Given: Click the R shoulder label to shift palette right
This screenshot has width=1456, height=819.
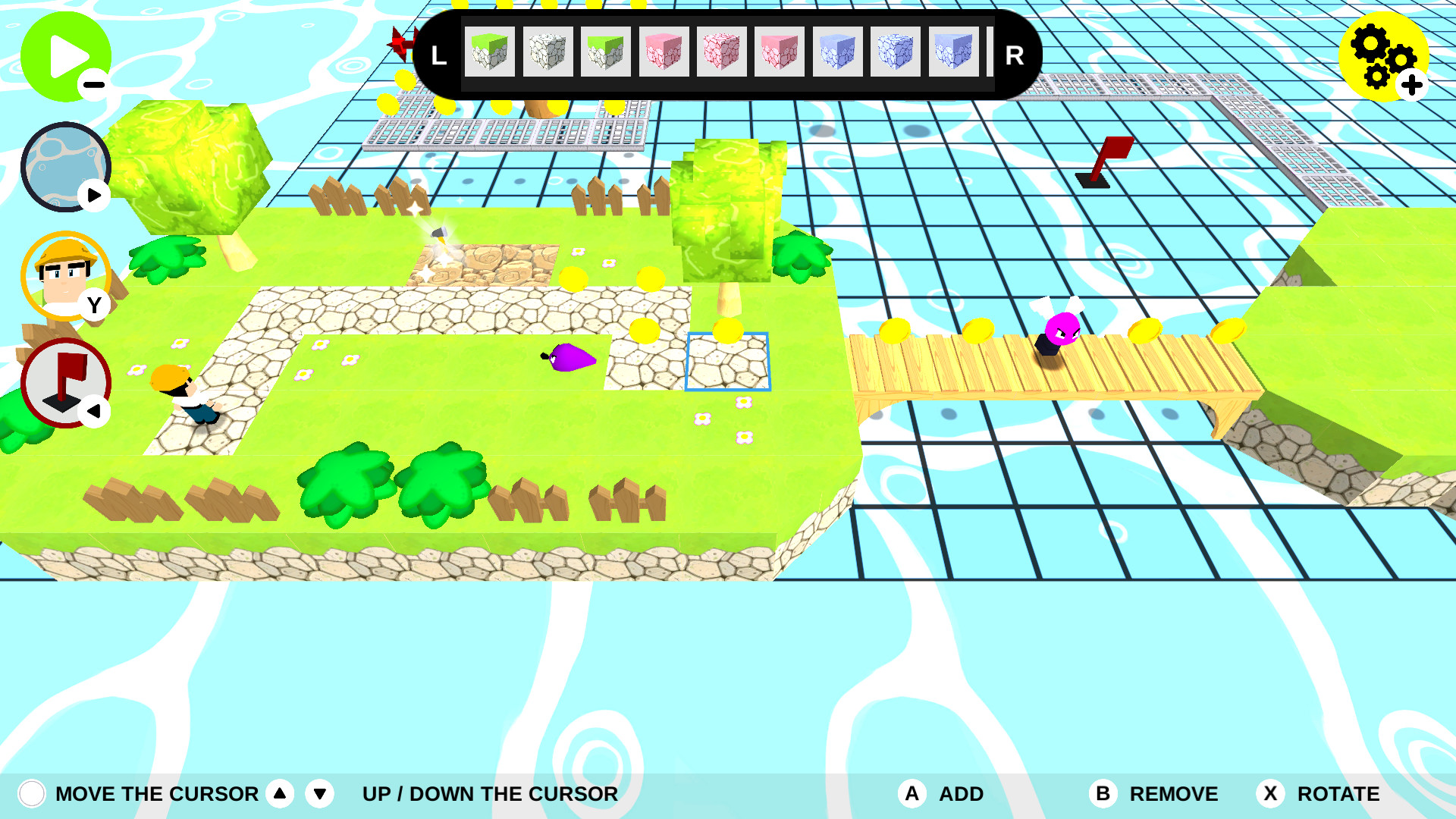Looking at the screenshot, I should (1014, 53).
